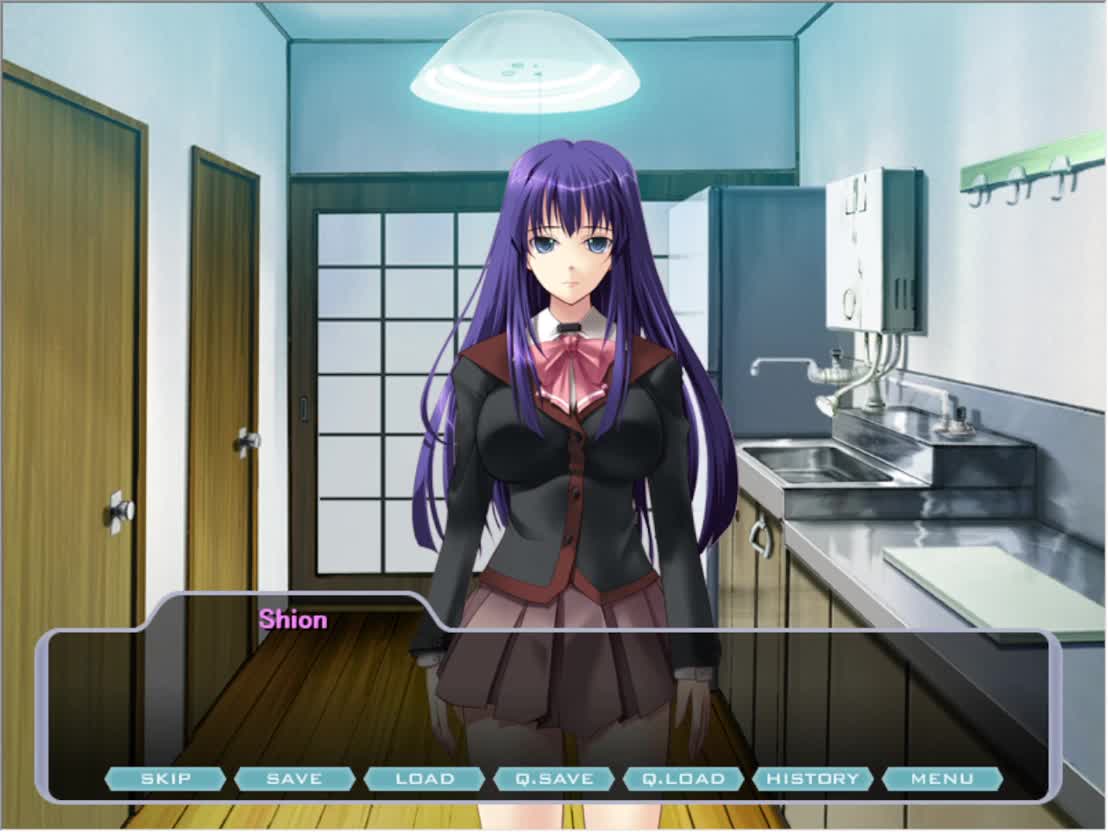Click the Q.SAVE quick save button
The height and width of the screenshot is (832, 1108).
coord(554,779)
